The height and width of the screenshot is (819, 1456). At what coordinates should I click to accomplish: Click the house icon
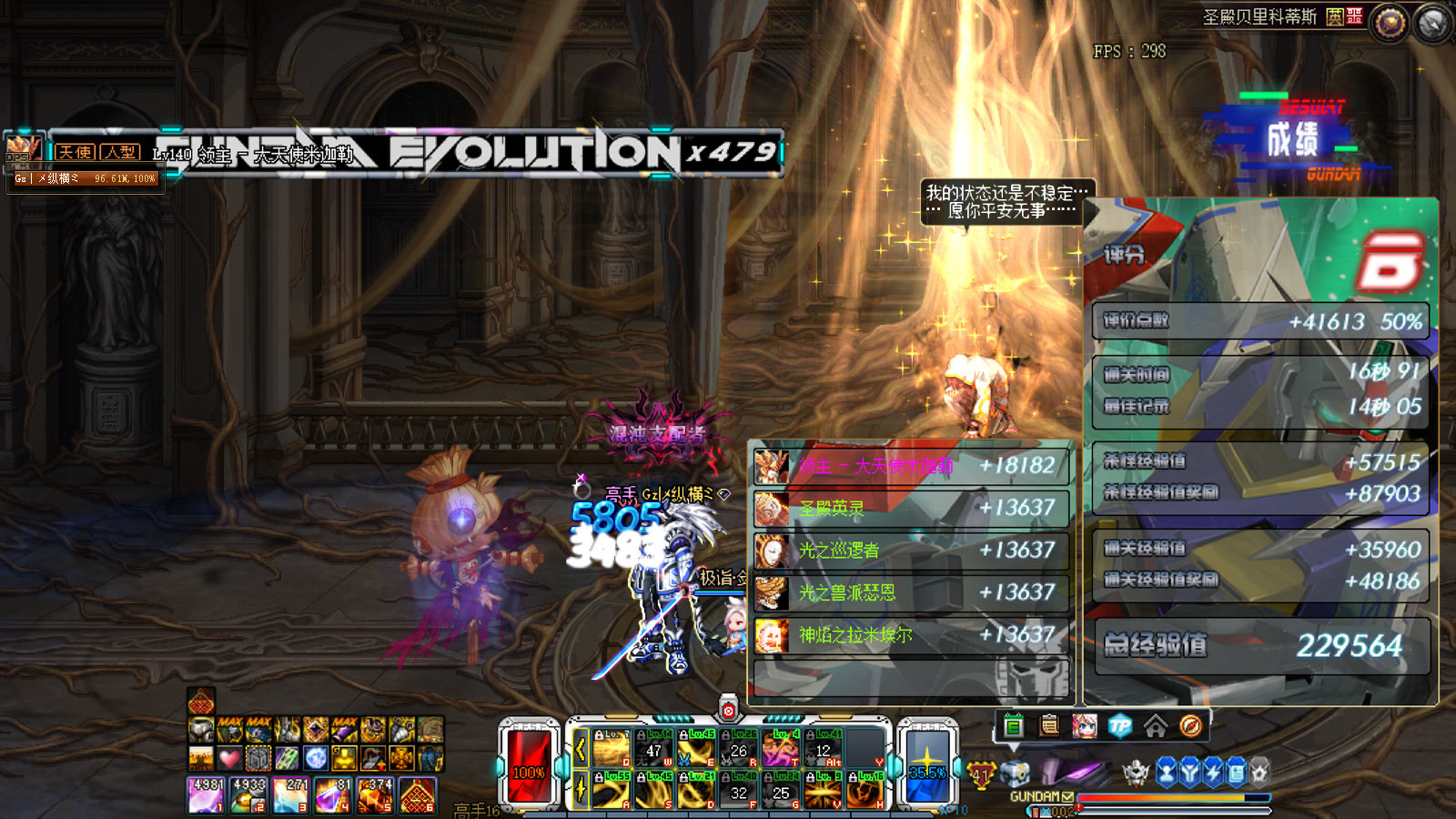point(1156,725)
